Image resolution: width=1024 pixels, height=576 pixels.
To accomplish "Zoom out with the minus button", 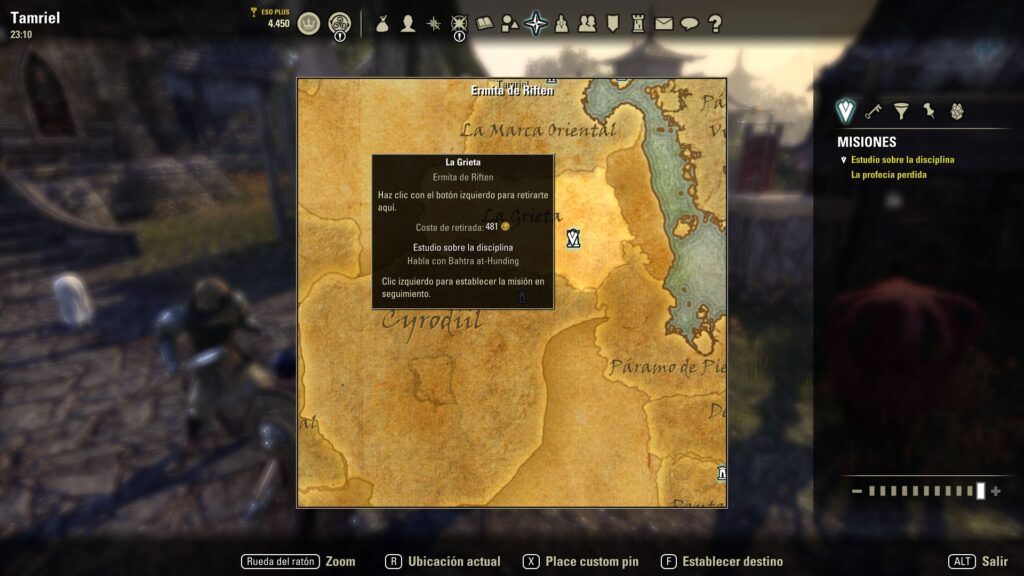I will 857,491.
